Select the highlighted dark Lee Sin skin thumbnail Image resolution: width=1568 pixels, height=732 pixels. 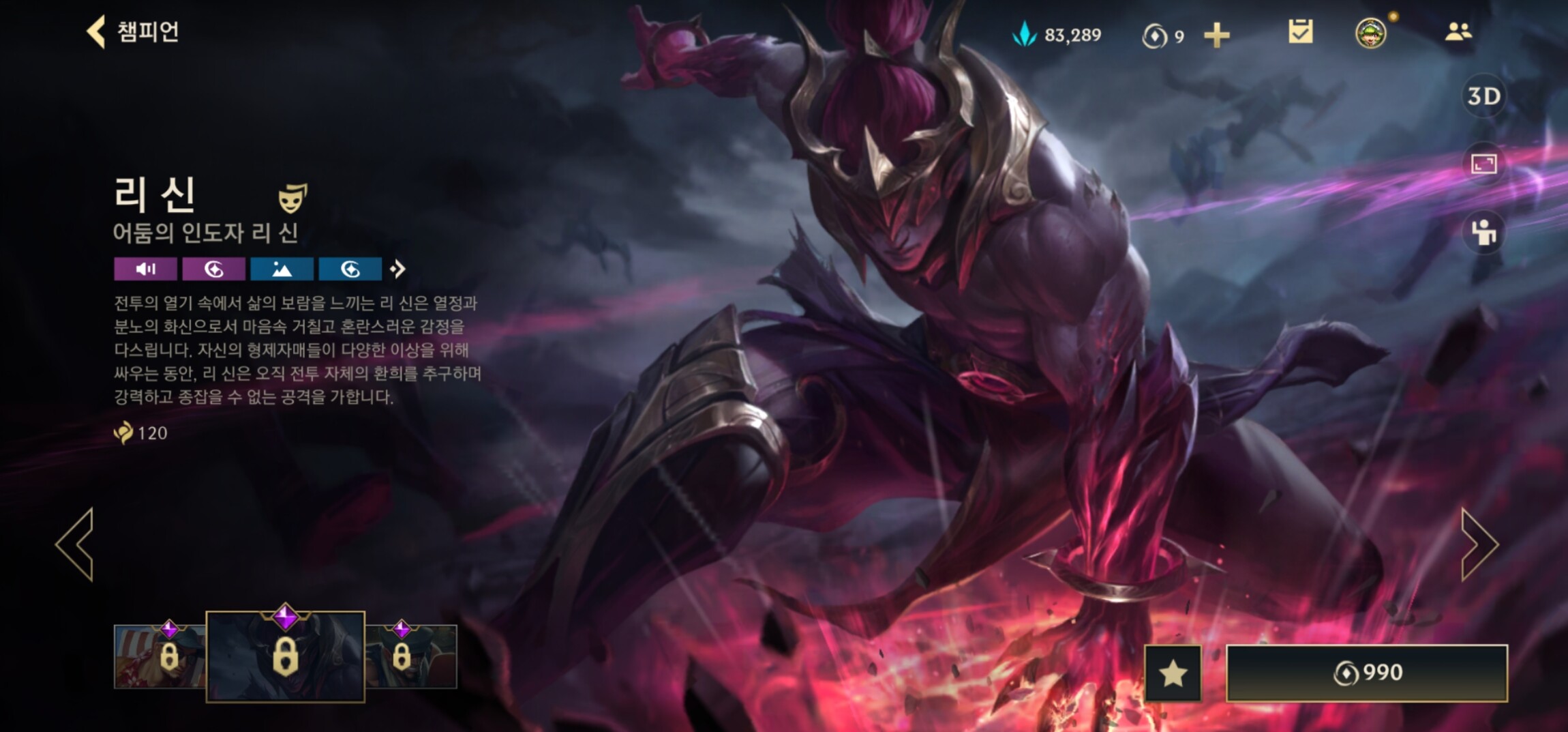tap(285, 656)
